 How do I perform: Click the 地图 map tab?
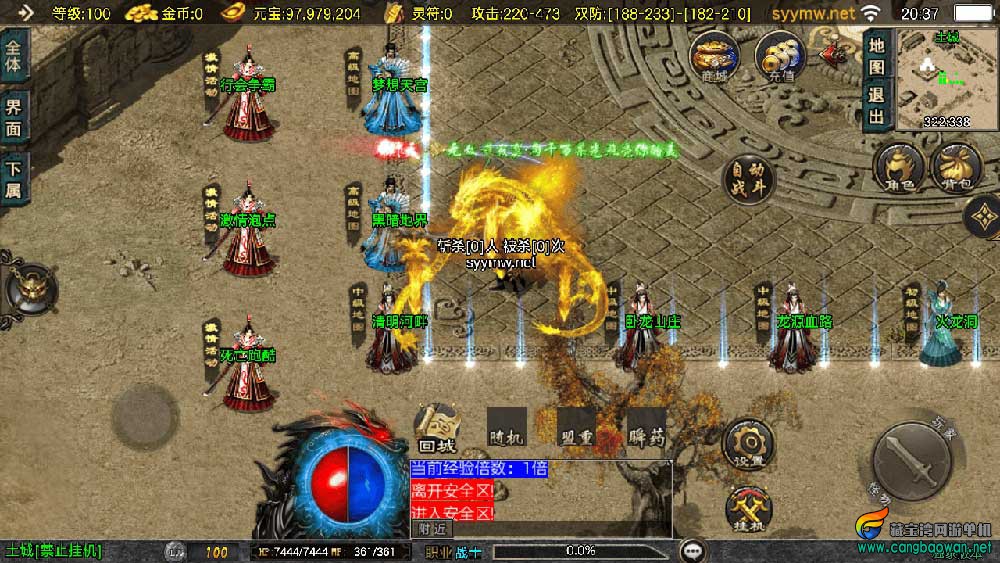877,57
